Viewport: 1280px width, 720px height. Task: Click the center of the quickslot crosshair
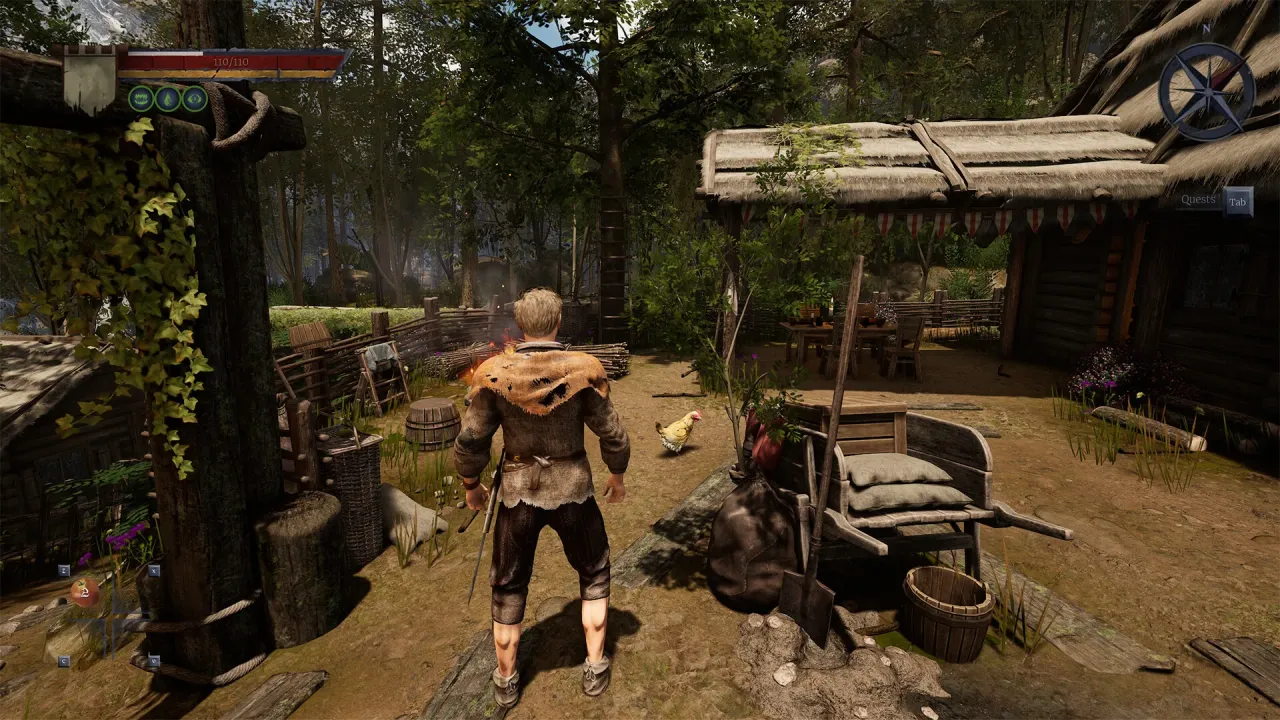(113, 618)
